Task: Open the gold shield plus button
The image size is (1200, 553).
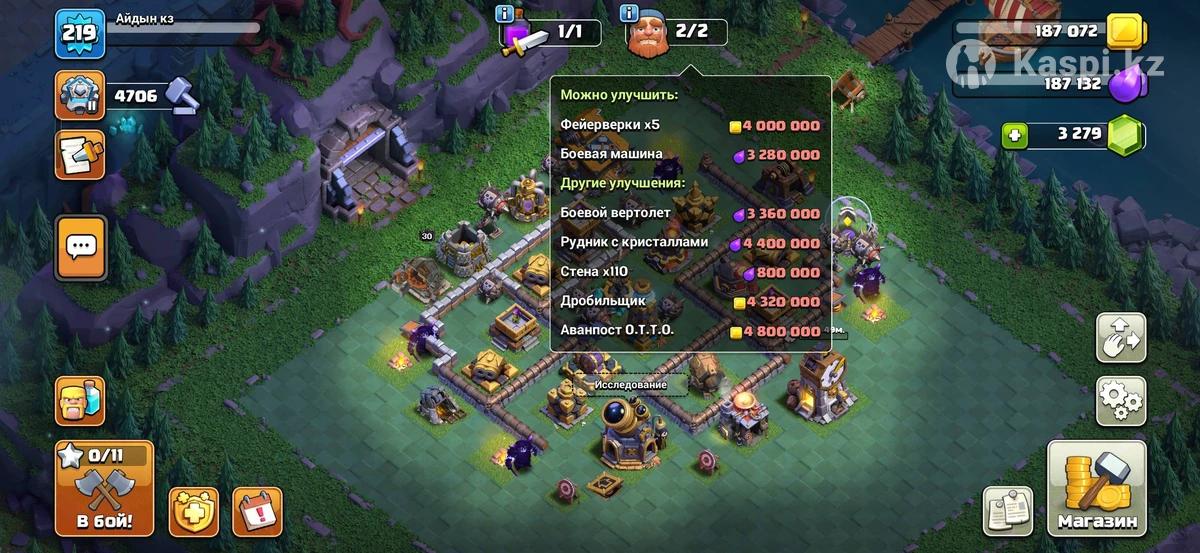Action: pyautogui.click(x=193, y=512)
